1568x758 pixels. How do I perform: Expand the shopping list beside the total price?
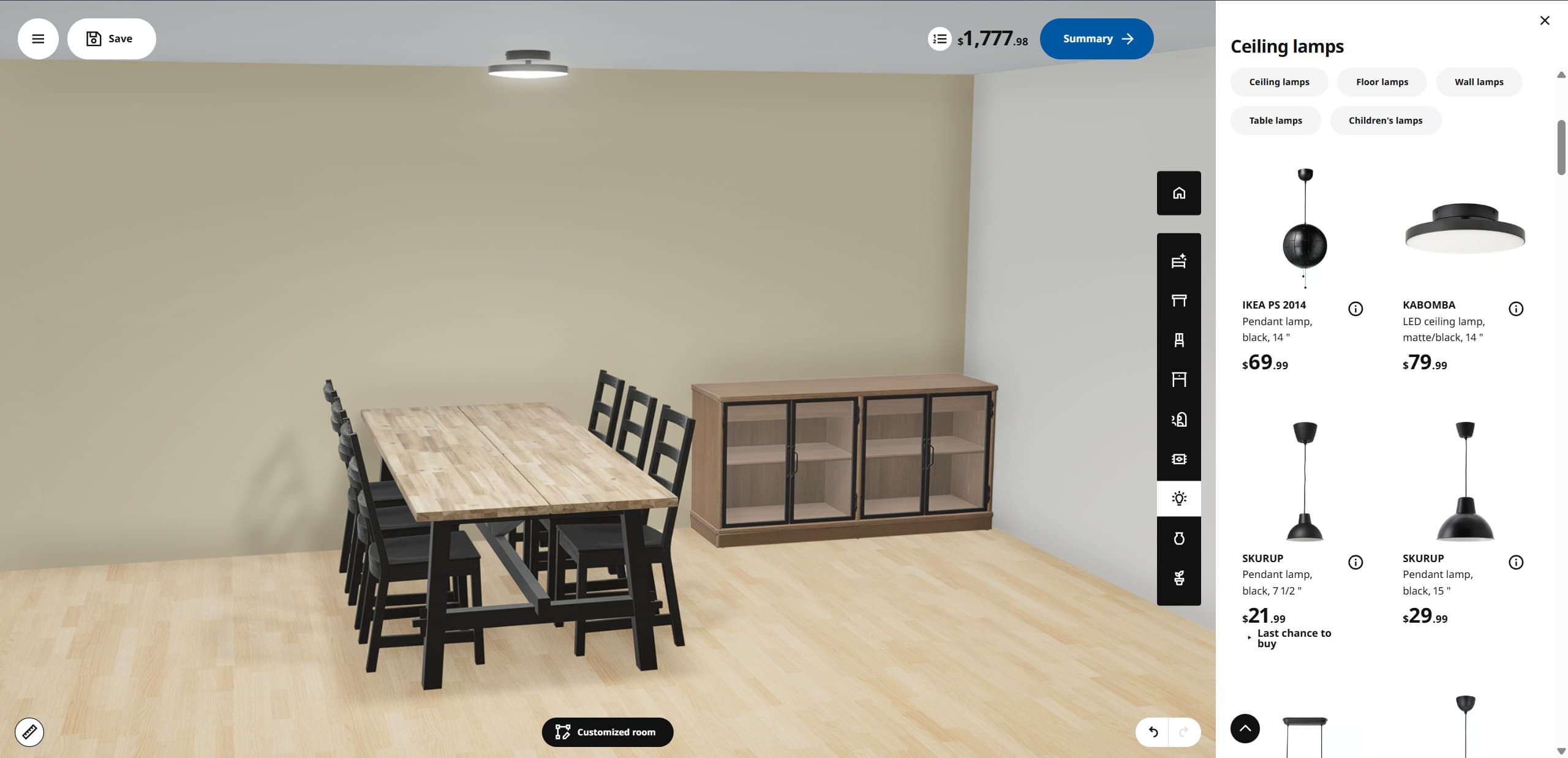pos(938,39)
